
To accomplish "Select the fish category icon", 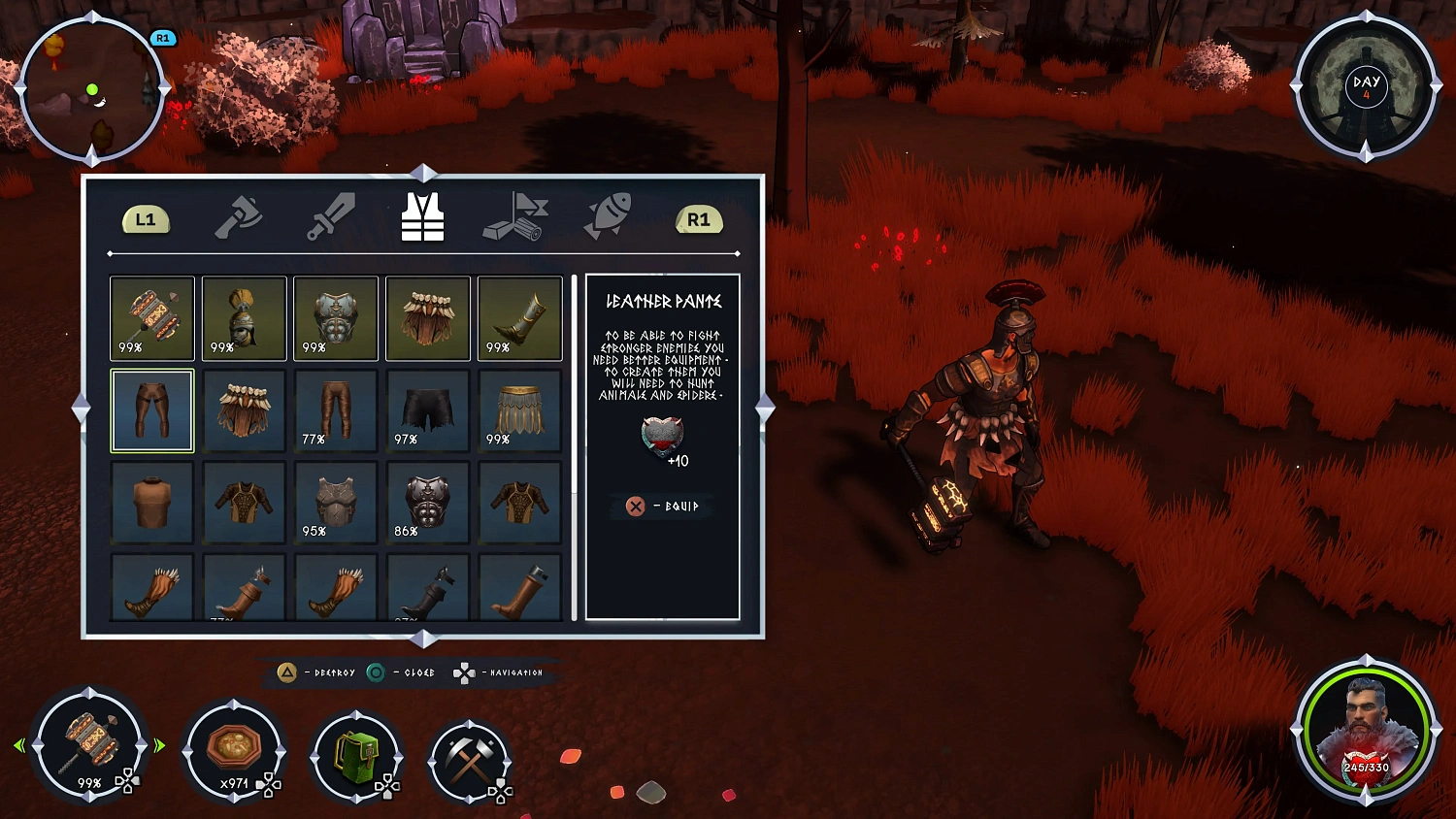I will [x=609, y=215].
